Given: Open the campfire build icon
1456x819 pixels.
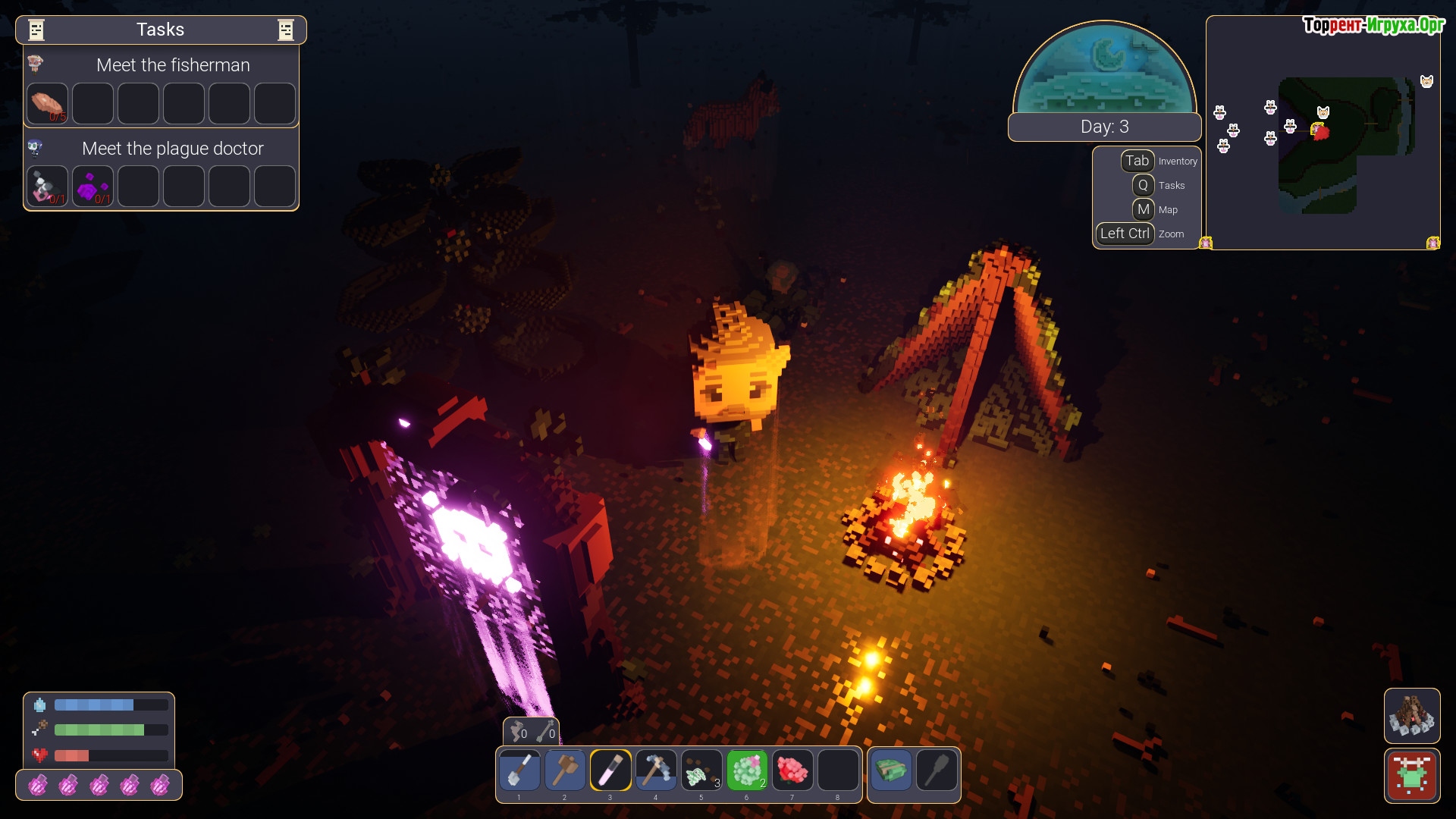Looking at the screenshot, I should pos(1411,715).
